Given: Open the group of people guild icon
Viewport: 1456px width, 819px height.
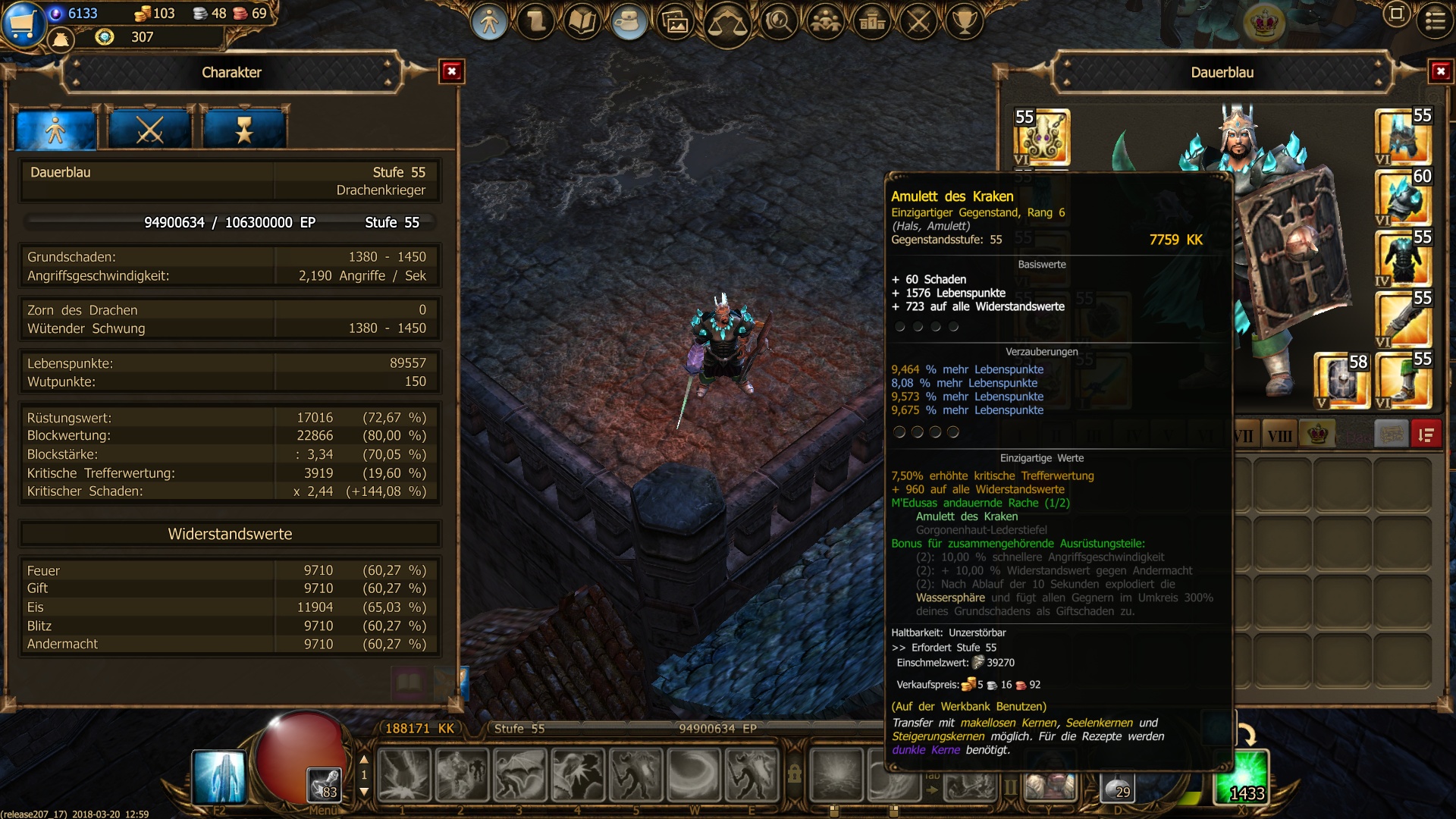Looking at the screenshot, I should (x=825, y=23).
